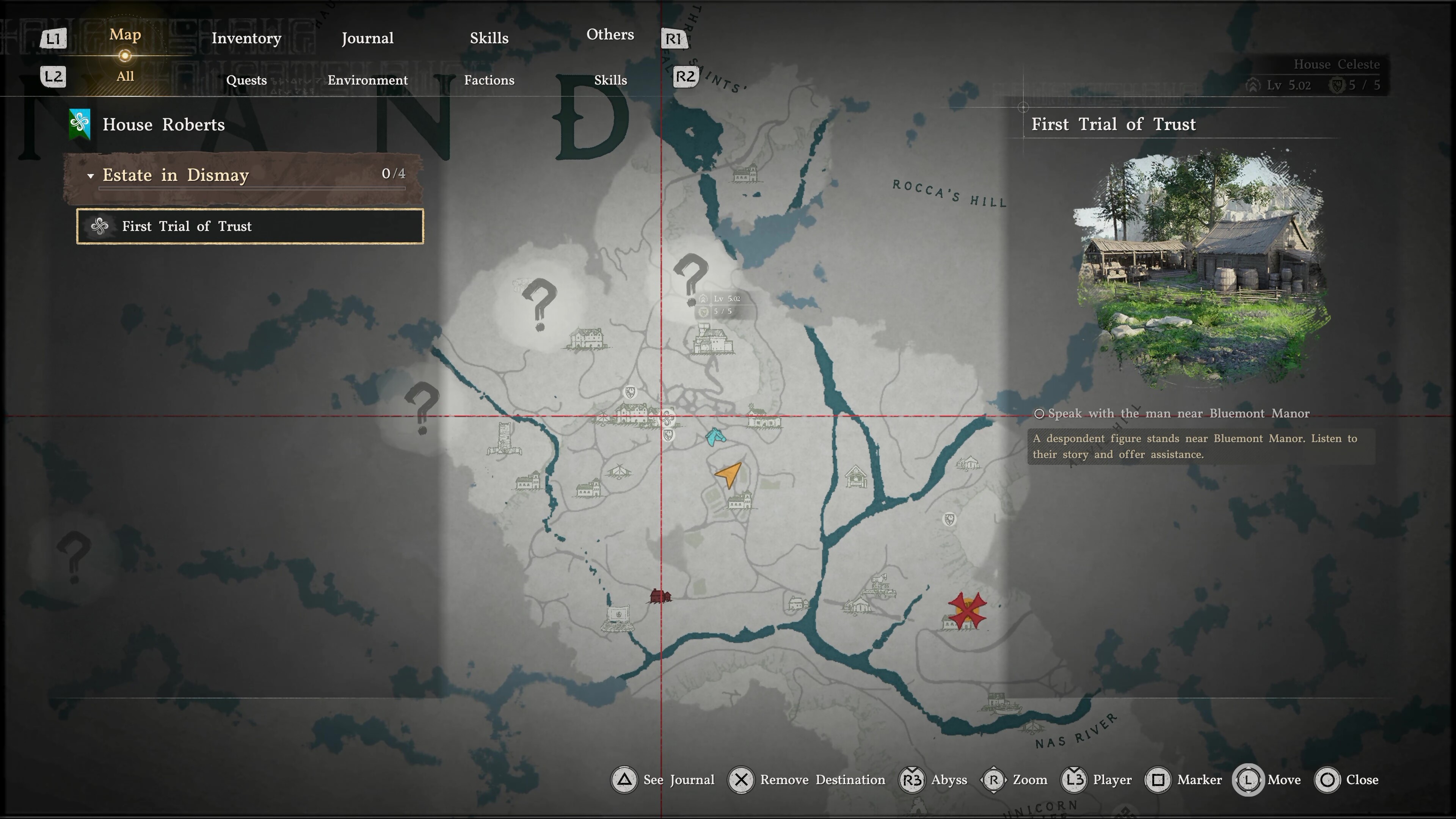The width and height of the screenshot is (1456, 819).
Task: Collapse the Estate in Dismay quest group
Action: 91,176
